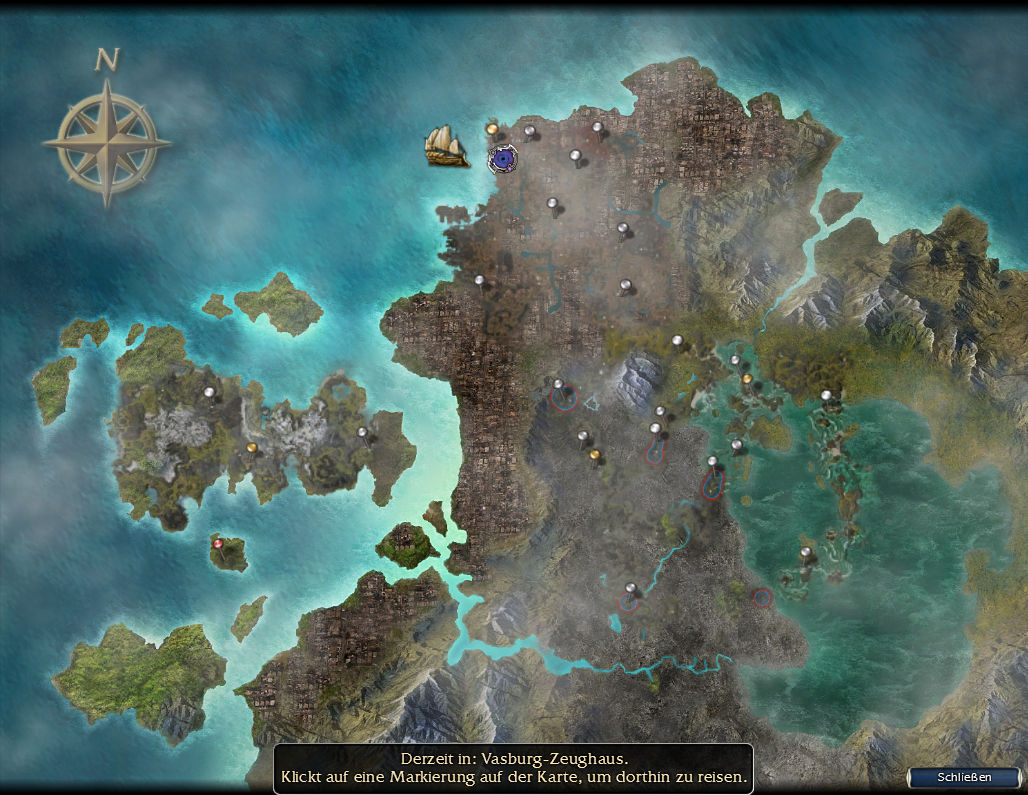Select the gold marker on the western island
The width and height of the screenshot is (1028, 795).
[251, 448]
